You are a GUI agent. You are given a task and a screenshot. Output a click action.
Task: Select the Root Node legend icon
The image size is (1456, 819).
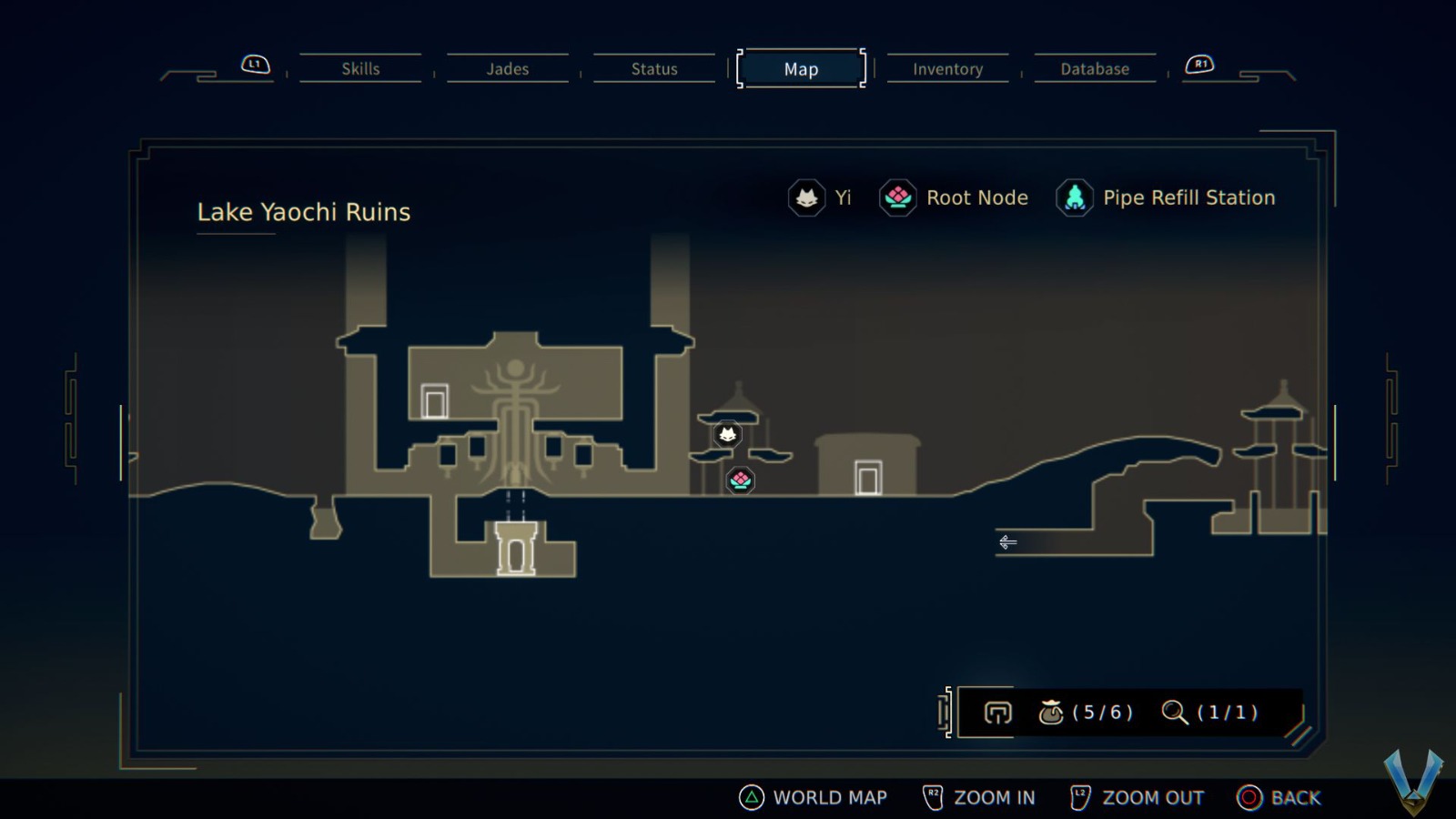(x=897, y=197)
